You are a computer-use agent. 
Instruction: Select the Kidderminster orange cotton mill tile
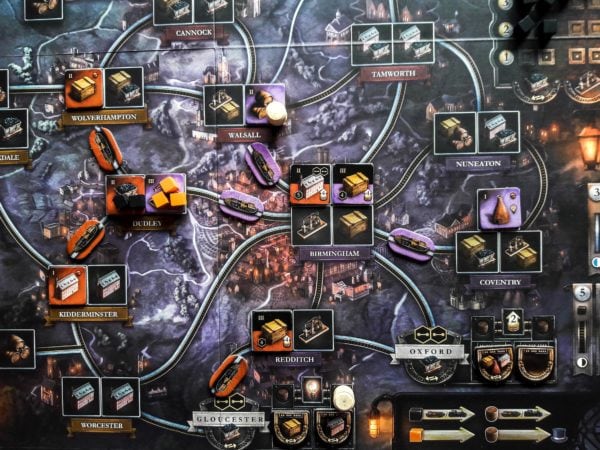pos(67,286)
